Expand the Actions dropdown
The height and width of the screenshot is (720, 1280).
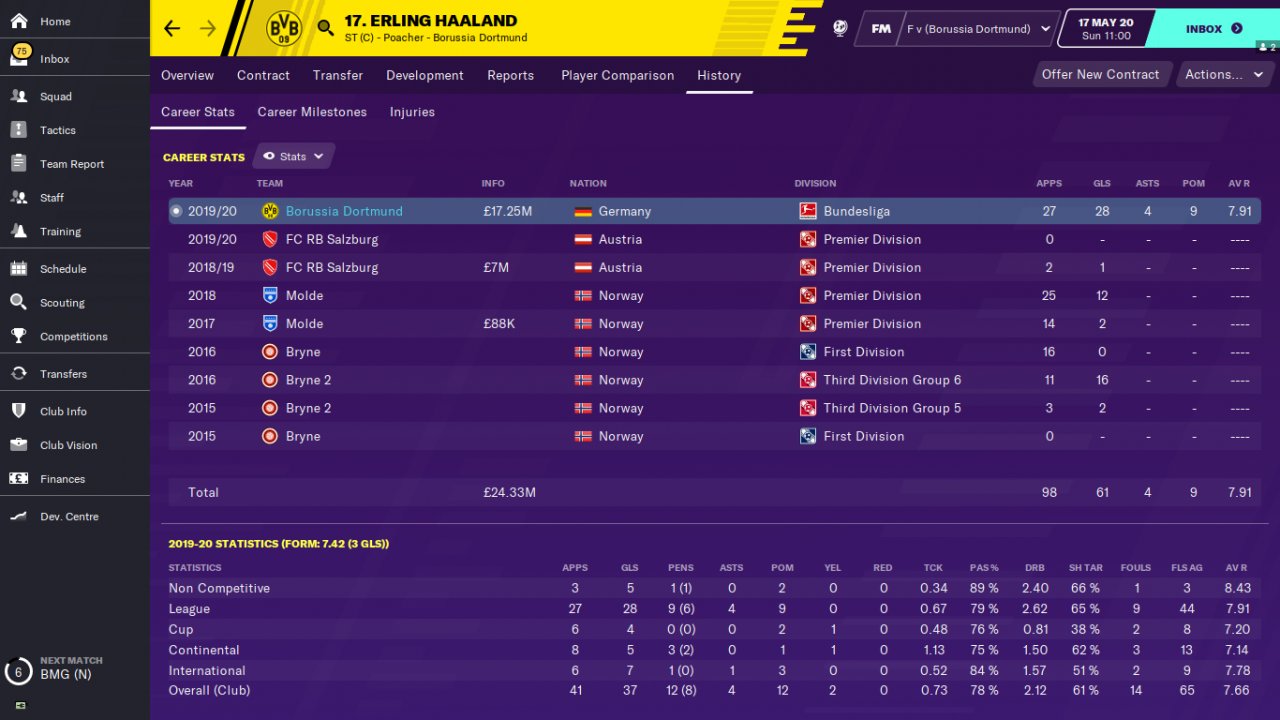click(1223, 74)
